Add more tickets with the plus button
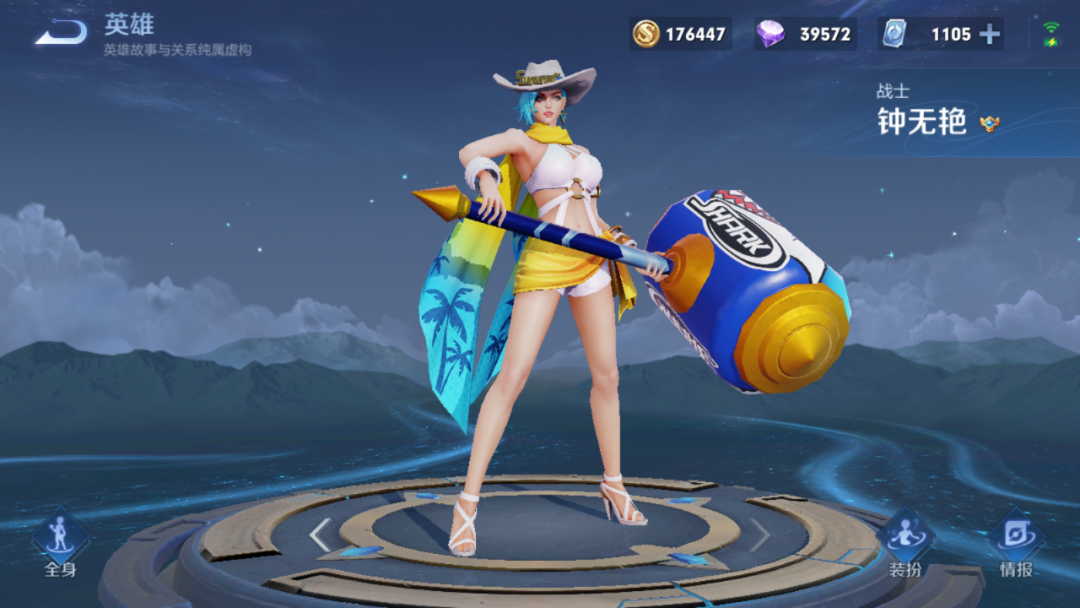The height and width of the screenshot is (608, 1080). [x=989, y=34]
